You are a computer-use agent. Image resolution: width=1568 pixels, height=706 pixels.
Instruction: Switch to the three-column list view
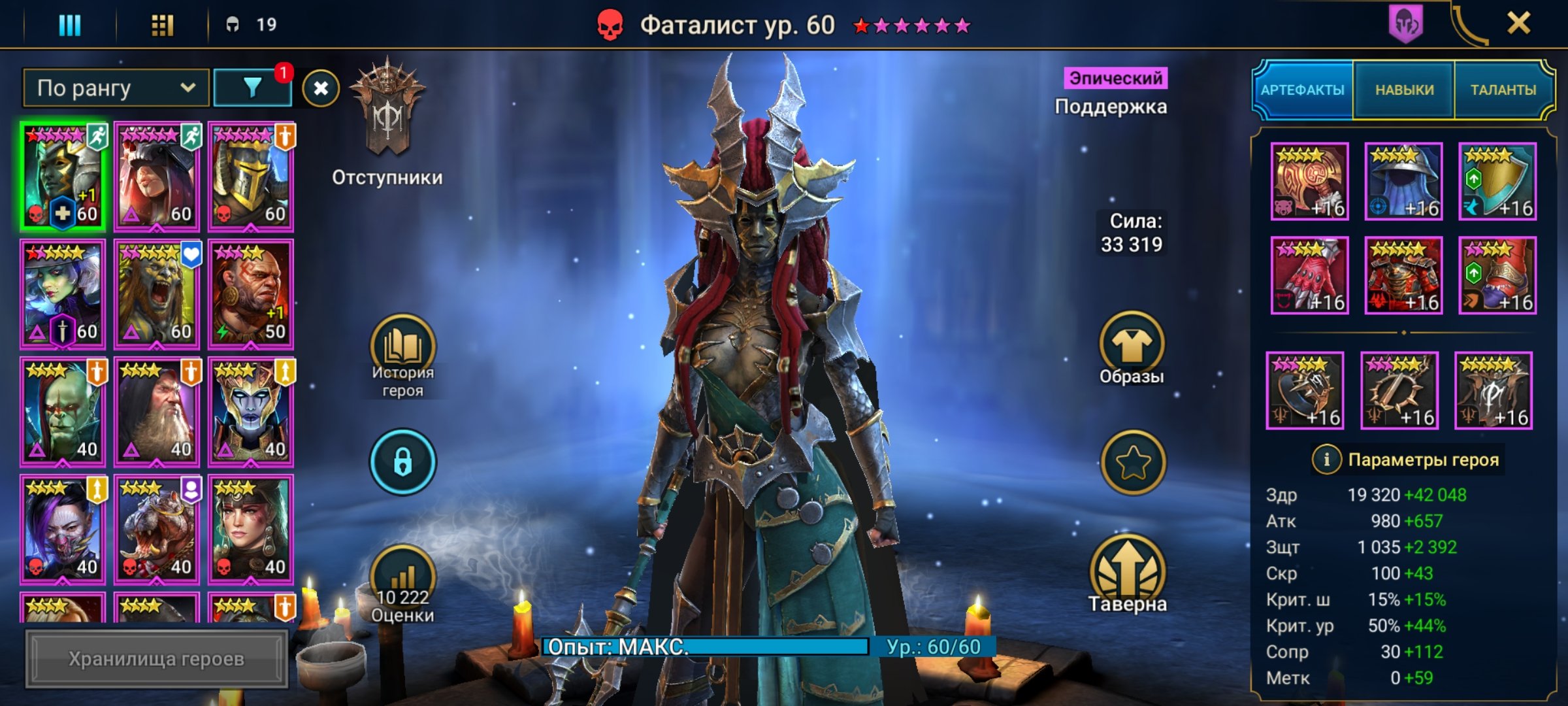[70, 25]
